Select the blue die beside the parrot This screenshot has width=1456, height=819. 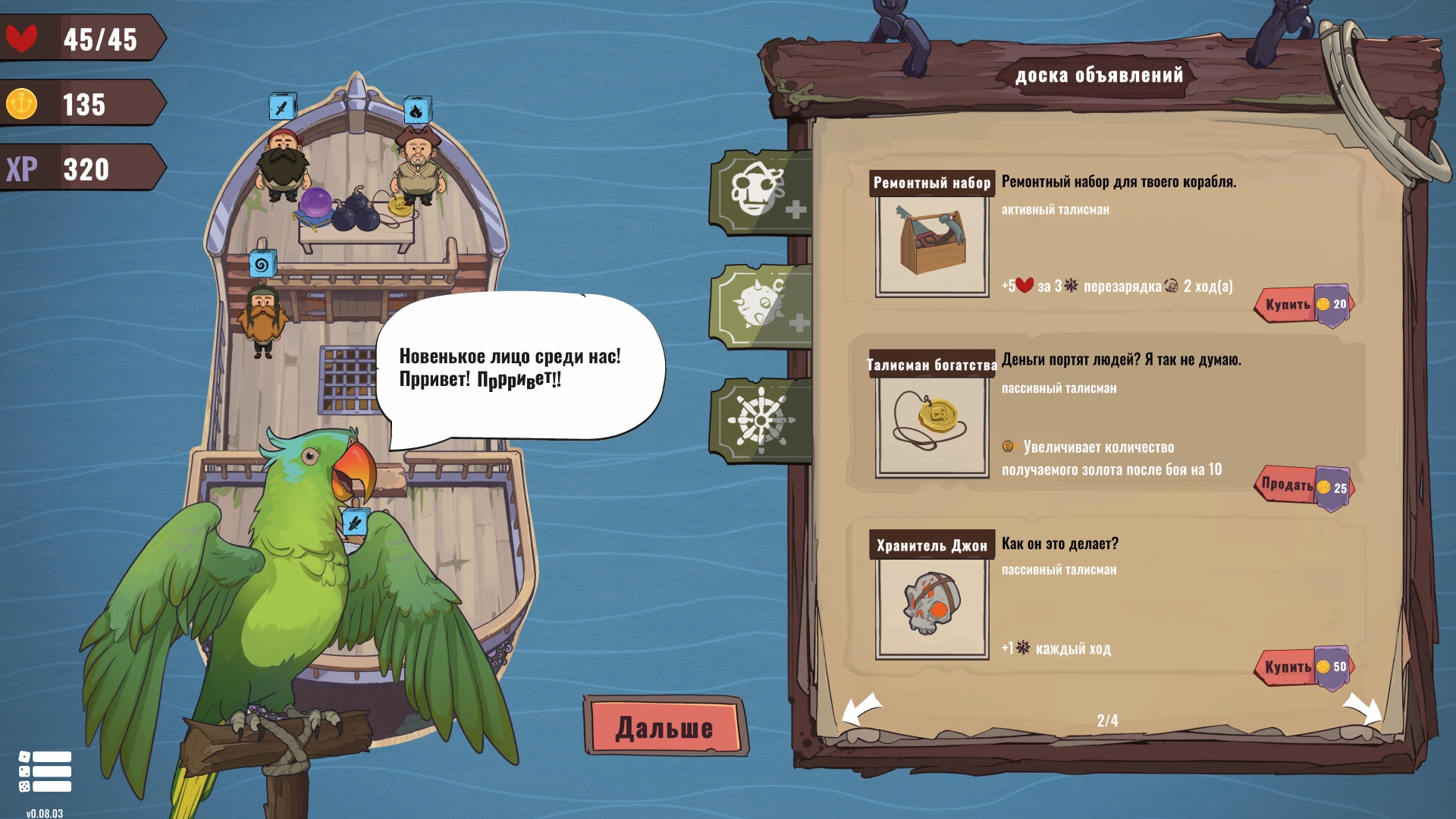(x=354, y=522)
